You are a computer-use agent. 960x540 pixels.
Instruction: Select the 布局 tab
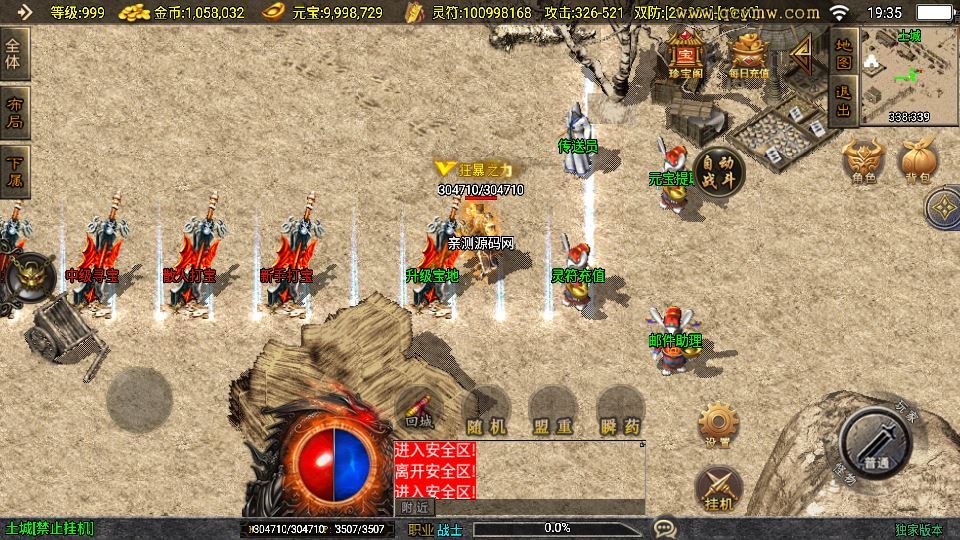click(x=15, y=114)
